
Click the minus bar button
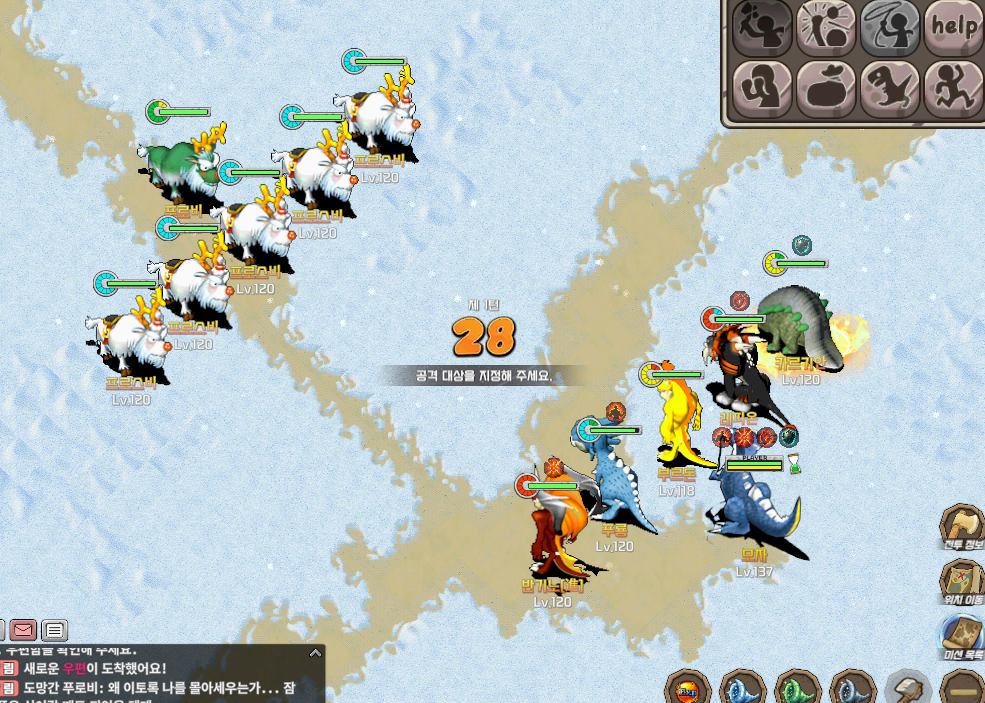[963, 690]
